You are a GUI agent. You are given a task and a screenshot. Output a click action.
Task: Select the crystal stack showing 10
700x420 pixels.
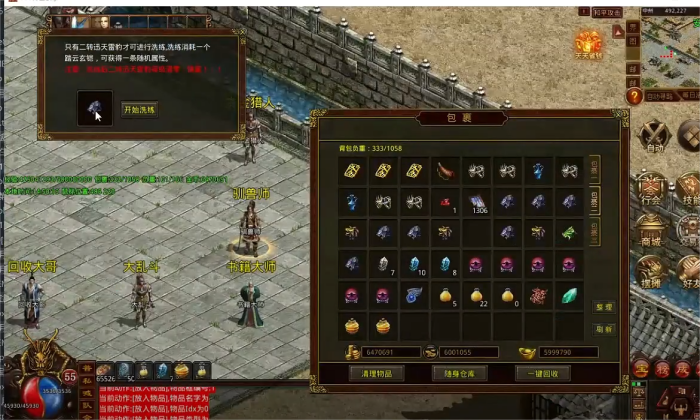click(414, 265)
